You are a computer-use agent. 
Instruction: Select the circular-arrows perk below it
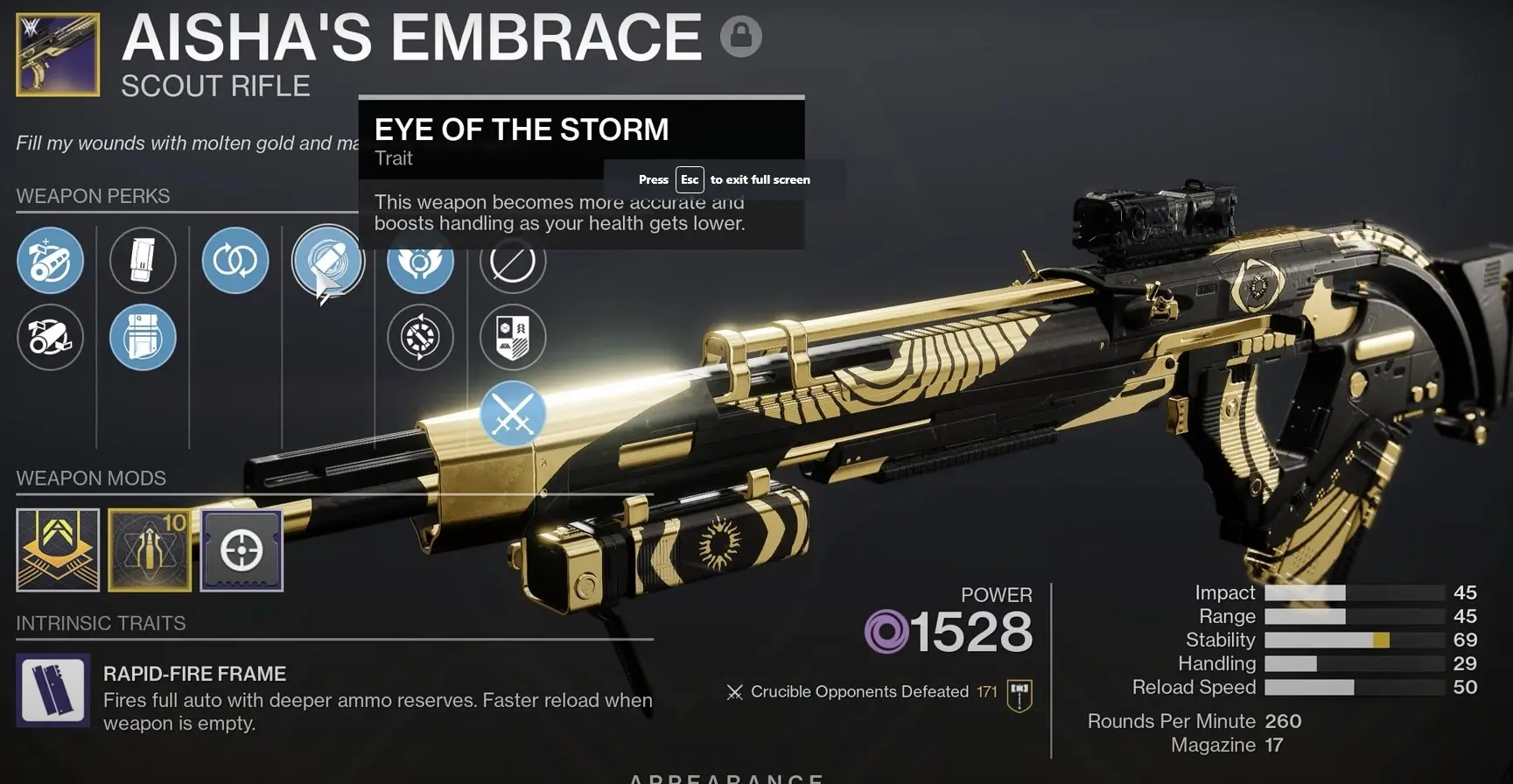coord(420,337)
